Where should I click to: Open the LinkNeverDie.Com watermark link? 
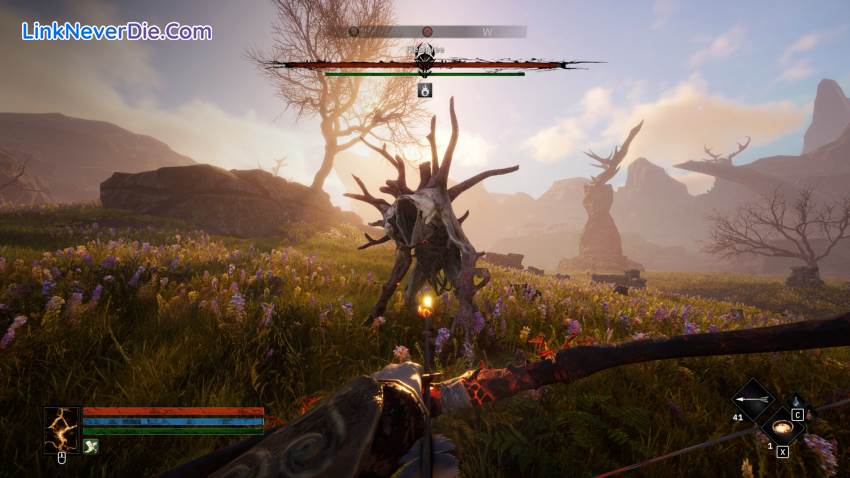coord(117,31)
